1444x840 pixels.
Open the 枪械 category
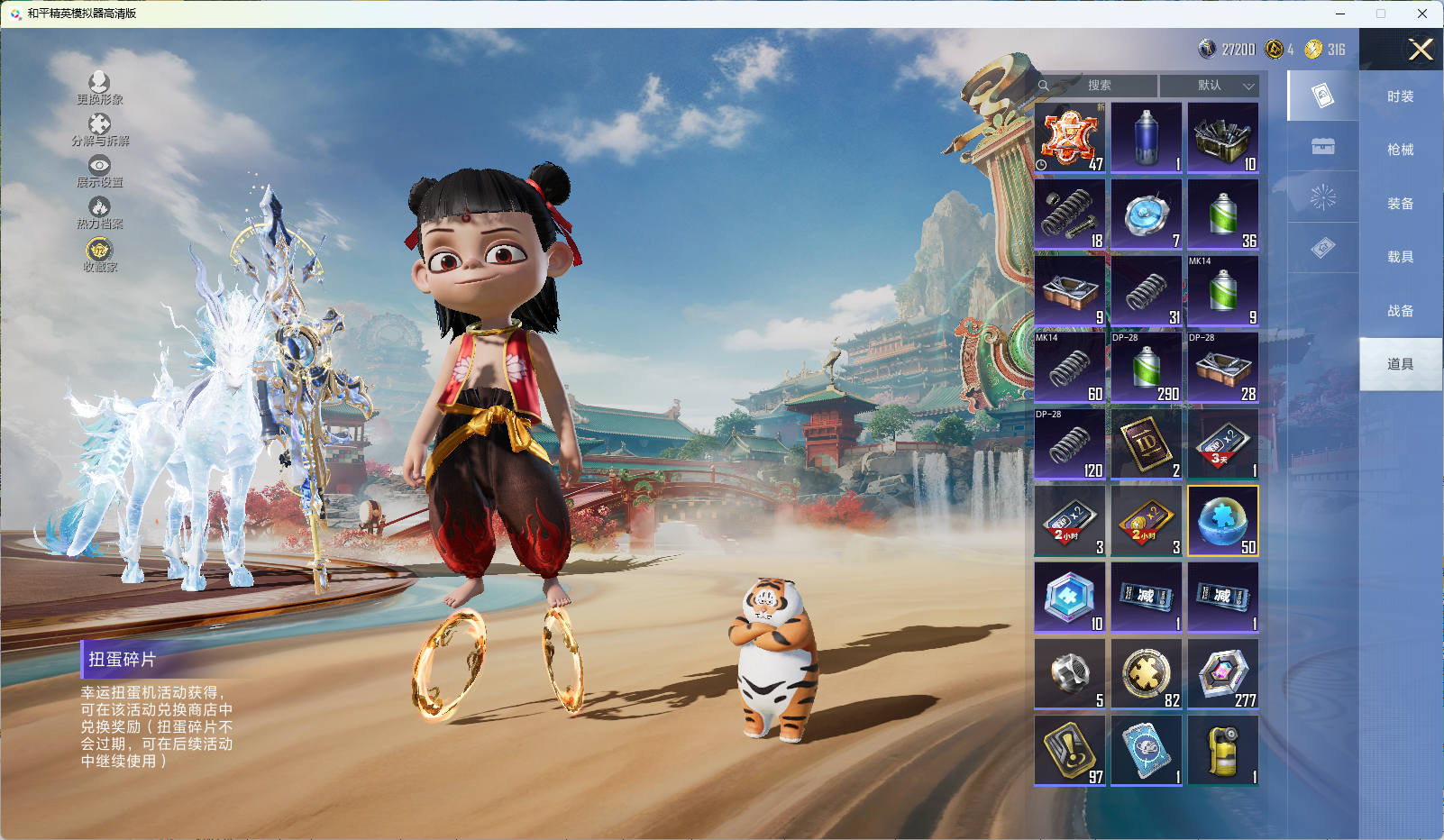pos(1400,150)
